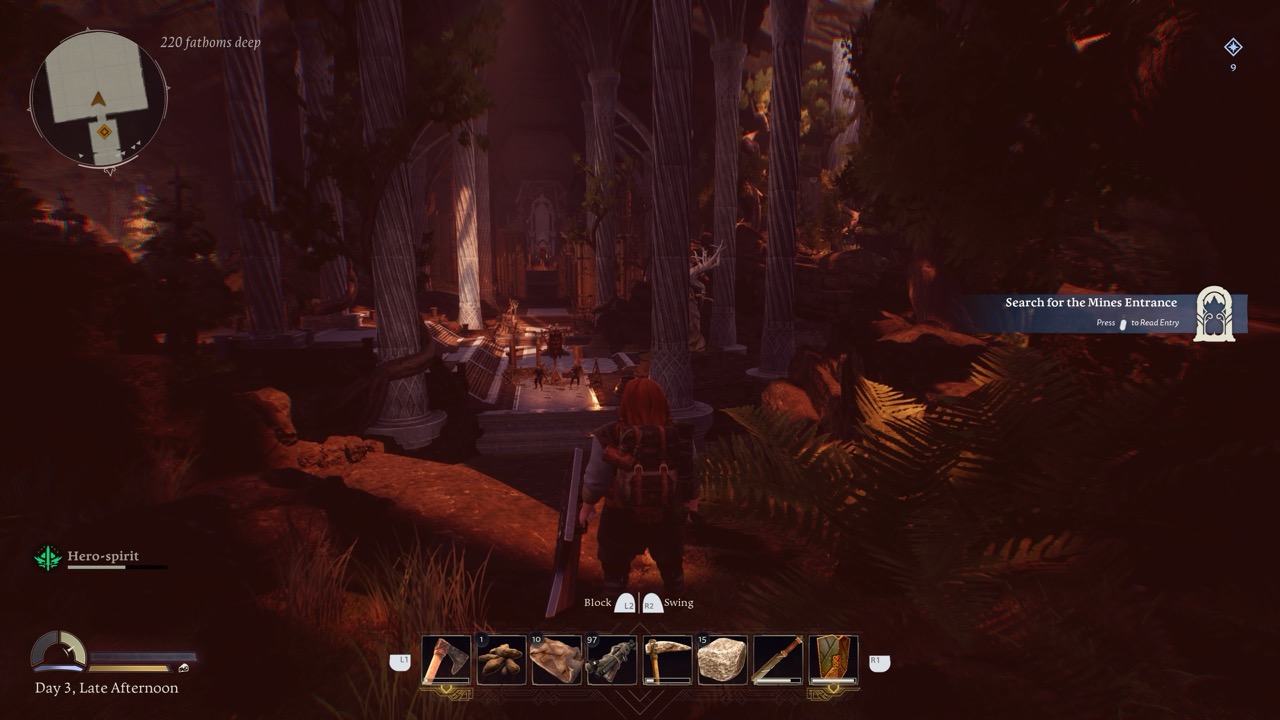Choose the raw meat slot with 10

(x=556, y=660)
